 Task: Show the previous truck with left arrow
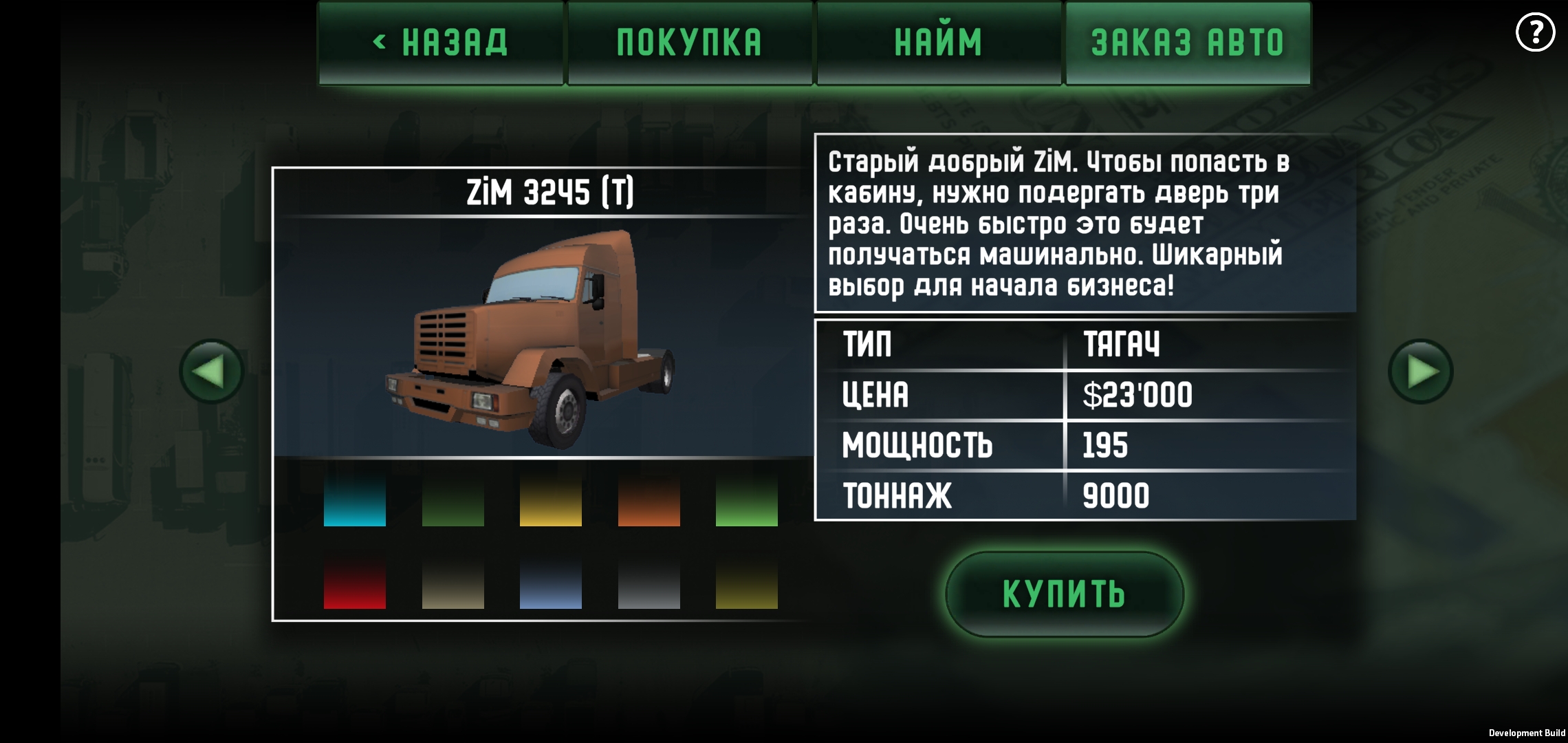pyautogui.click(x=211, y=371)
